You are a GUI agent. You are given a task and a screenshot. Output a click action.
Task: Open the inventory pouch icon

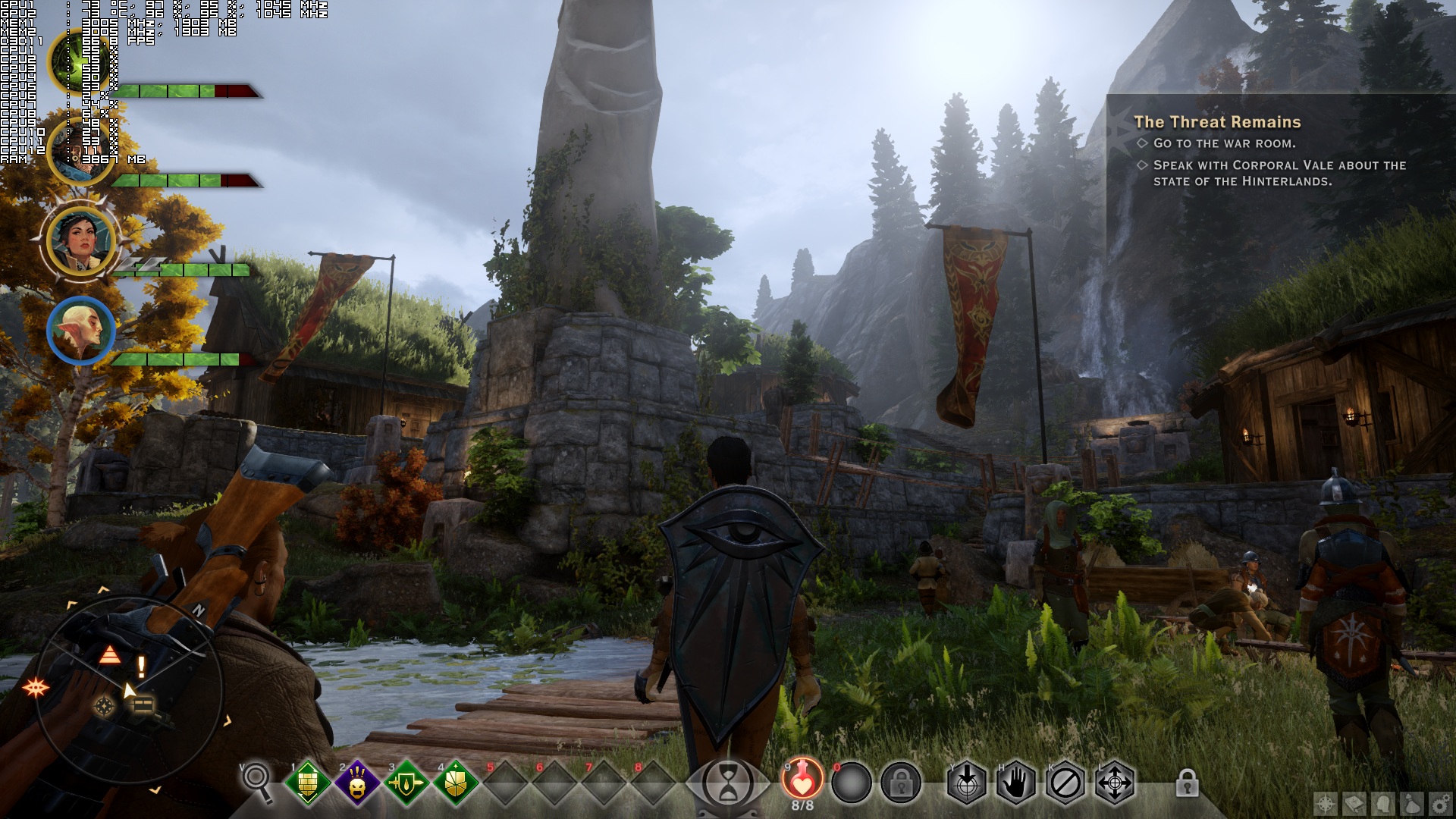[1412, 805]
